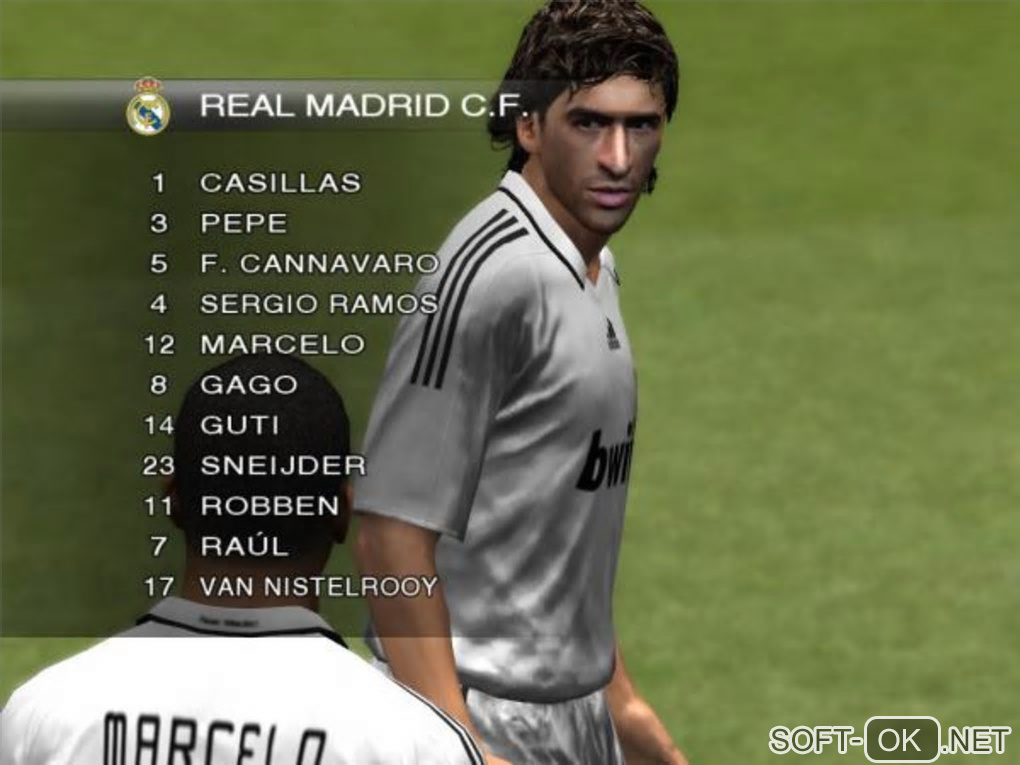Select Gago from the team list
1020x765 pixels.
point(249,385)
